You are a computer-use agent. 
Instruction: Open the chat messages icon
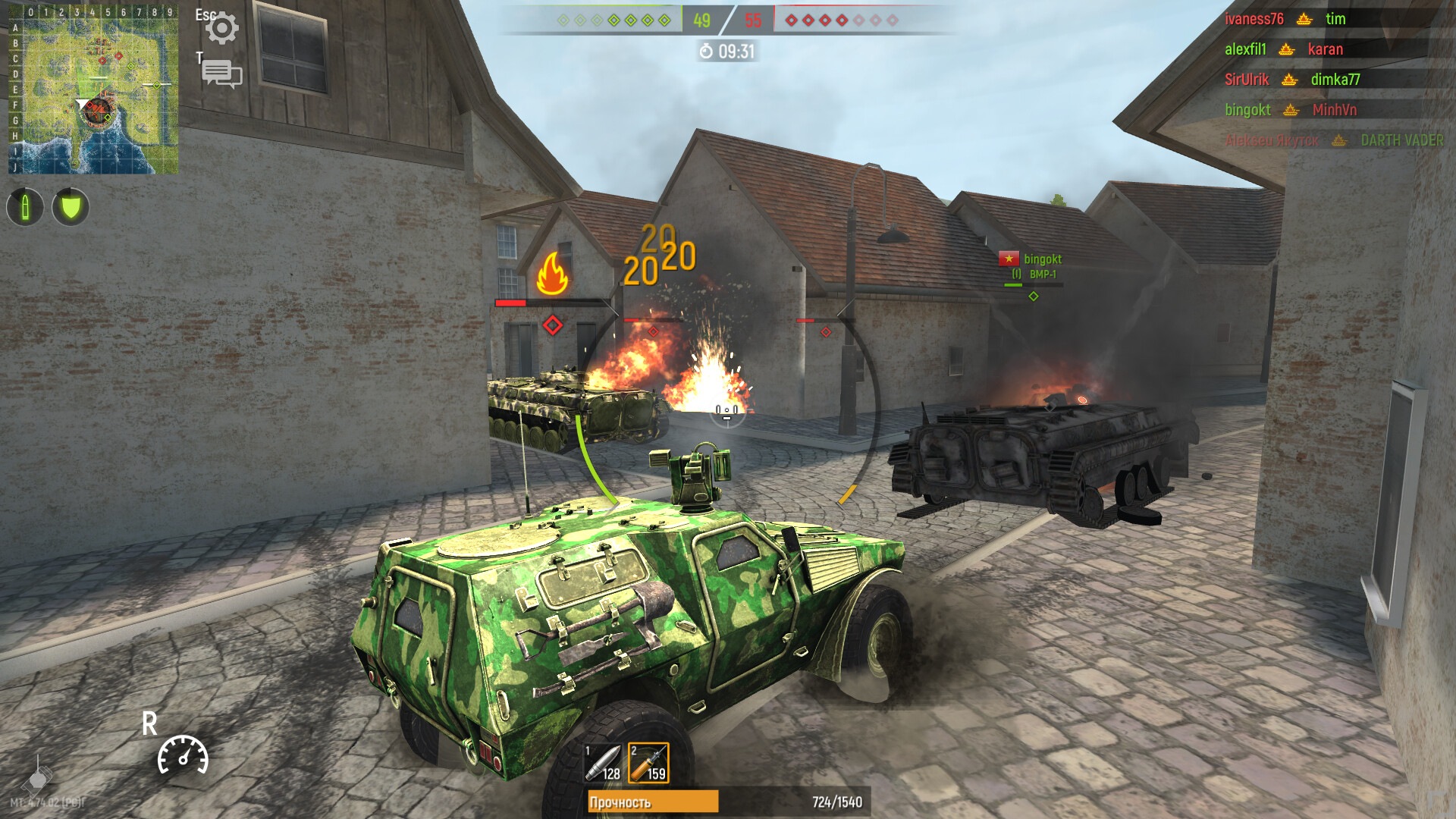pos(222,74)
